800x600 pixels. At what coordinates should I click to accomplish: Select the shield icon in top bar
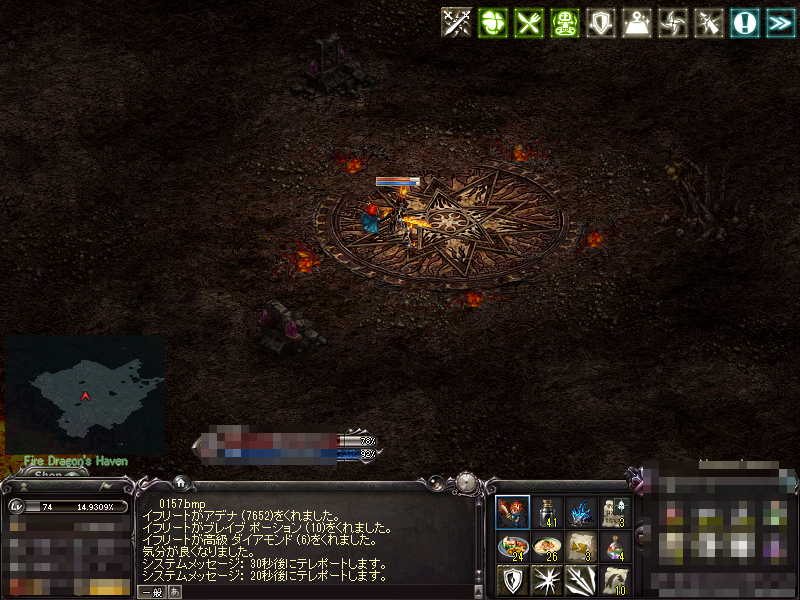602,23
